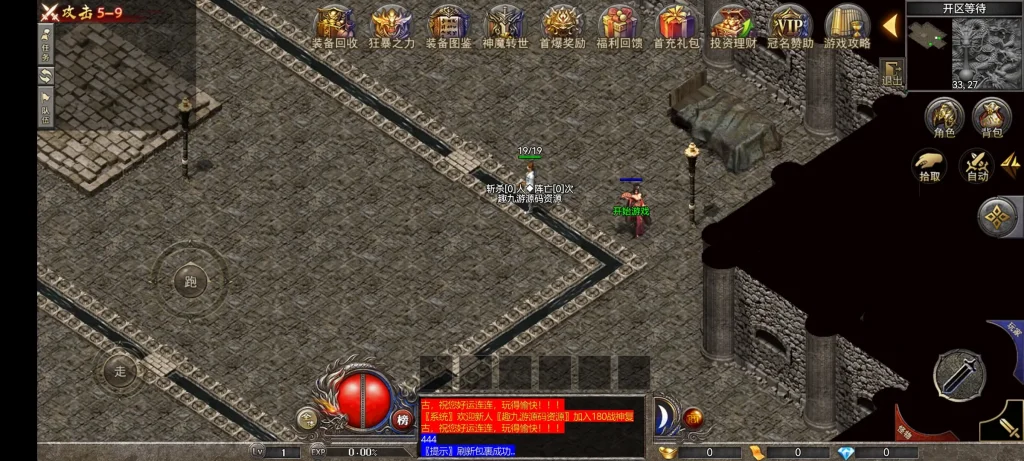Click the minimap in the corner

pos(965,48)
